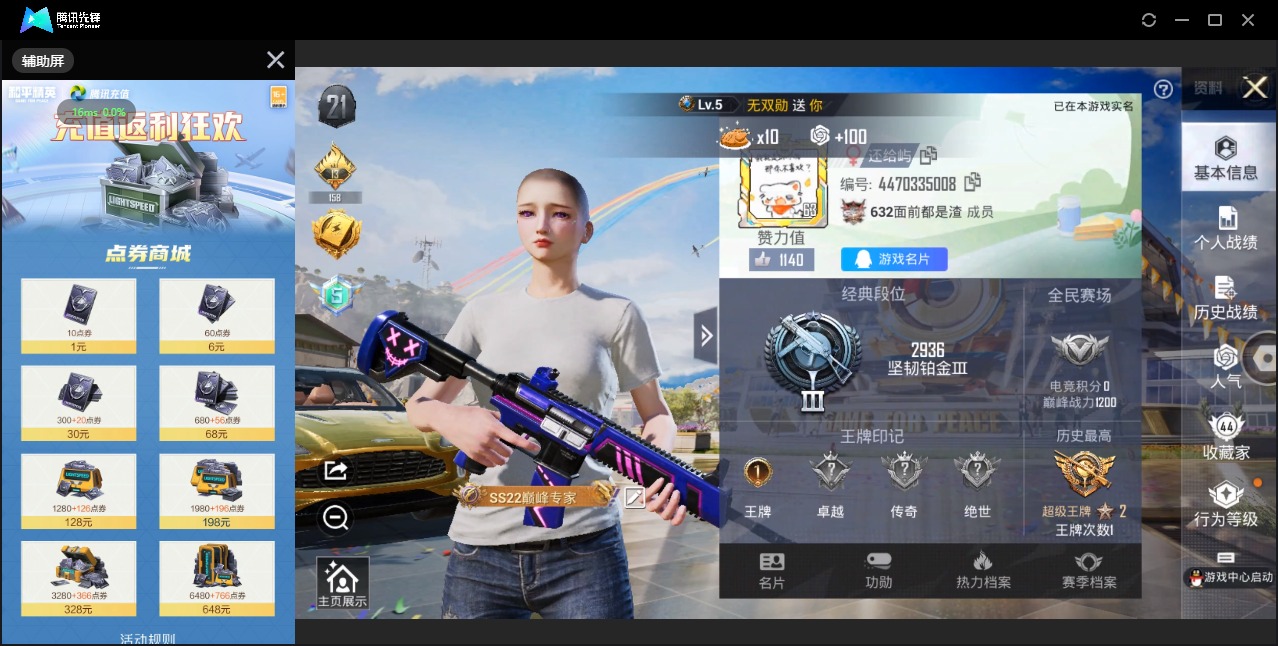1278x646 pixels.
Task: Copy the player ID number
Action: tap(972, 182)
